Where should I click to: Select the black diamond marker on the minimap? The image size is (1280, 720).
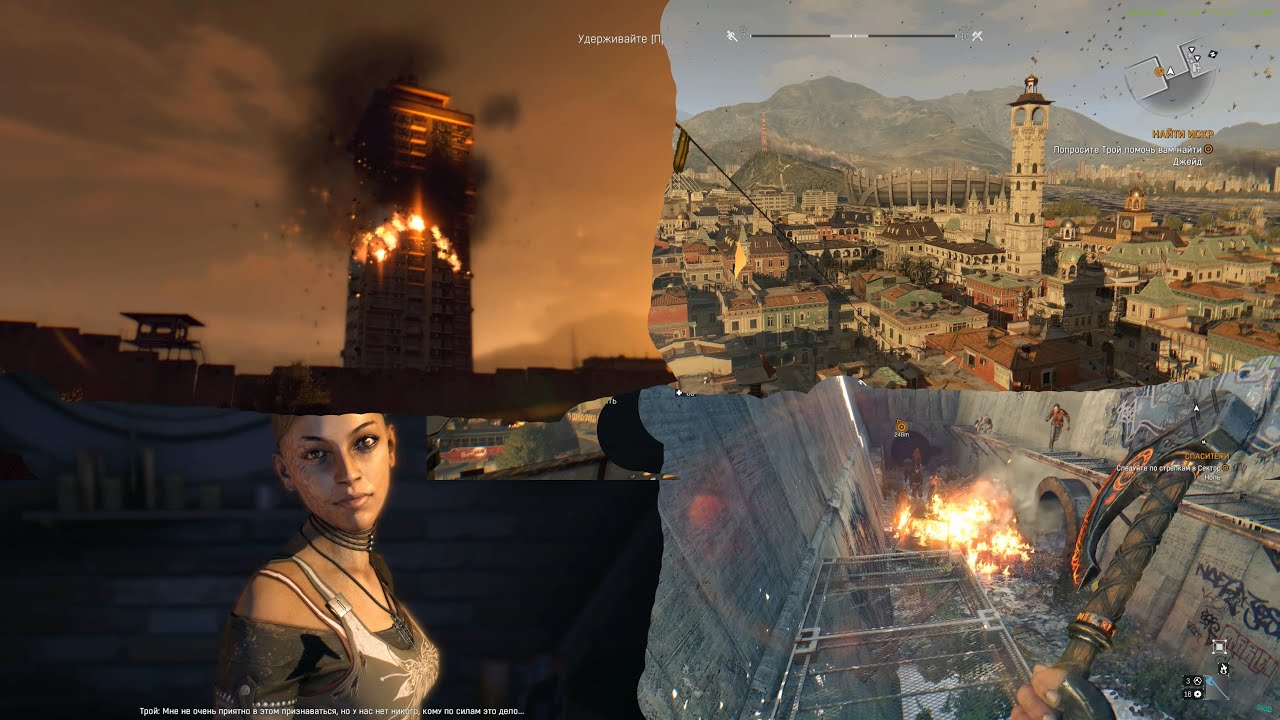tap(1212, 53)
